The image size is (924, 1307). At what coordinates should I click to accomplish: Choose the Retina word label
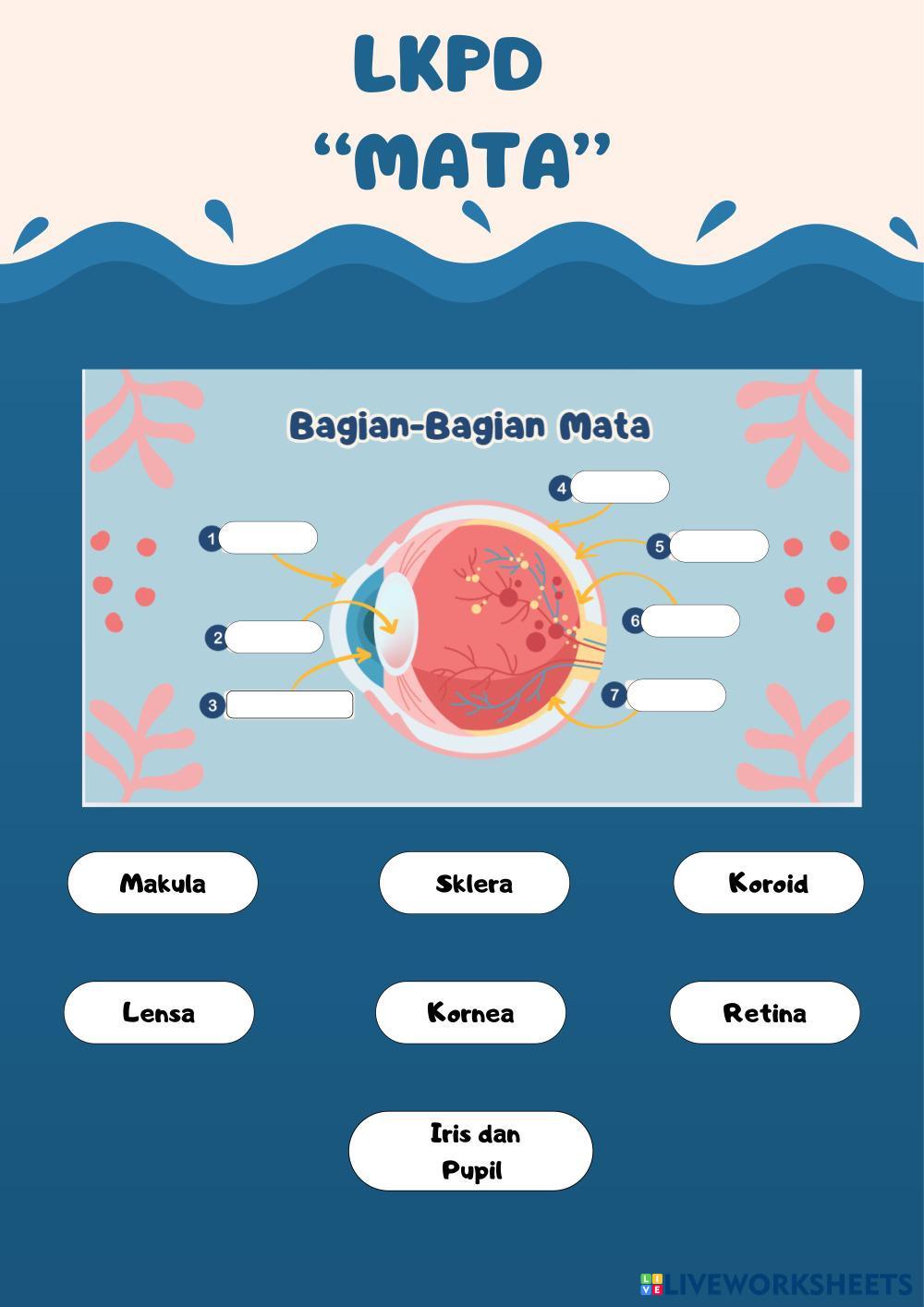click(x=764, y=1012)
